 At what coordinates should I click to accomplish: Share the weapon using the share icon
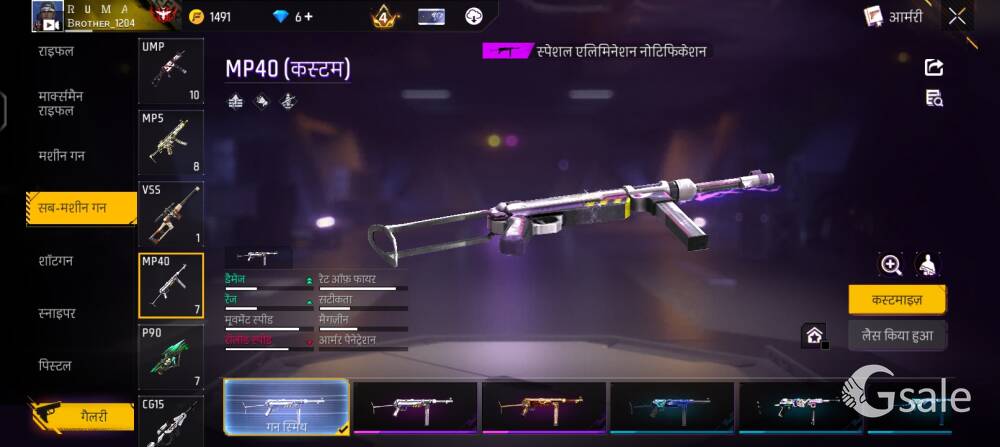(x=934, y=67)
